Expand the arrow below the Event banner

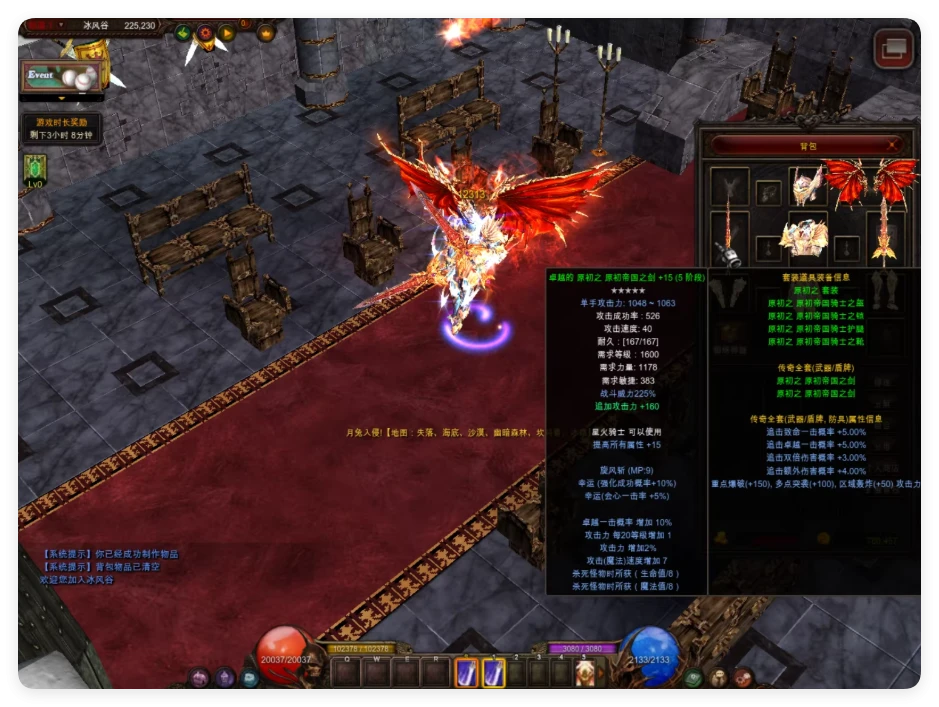62,99
